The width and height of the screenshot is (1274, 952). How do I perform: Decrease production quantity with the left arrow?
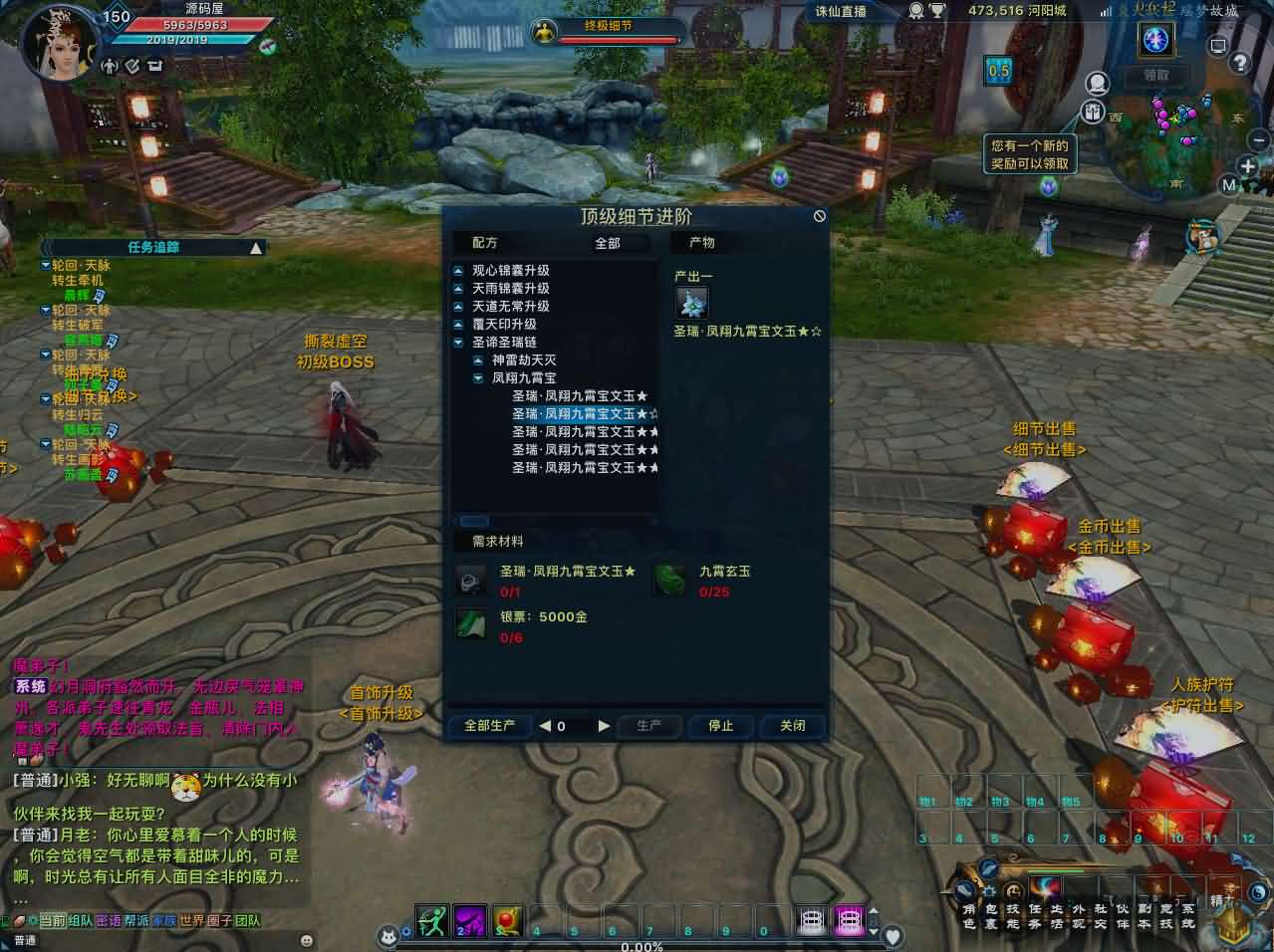[x=545, y=726]
